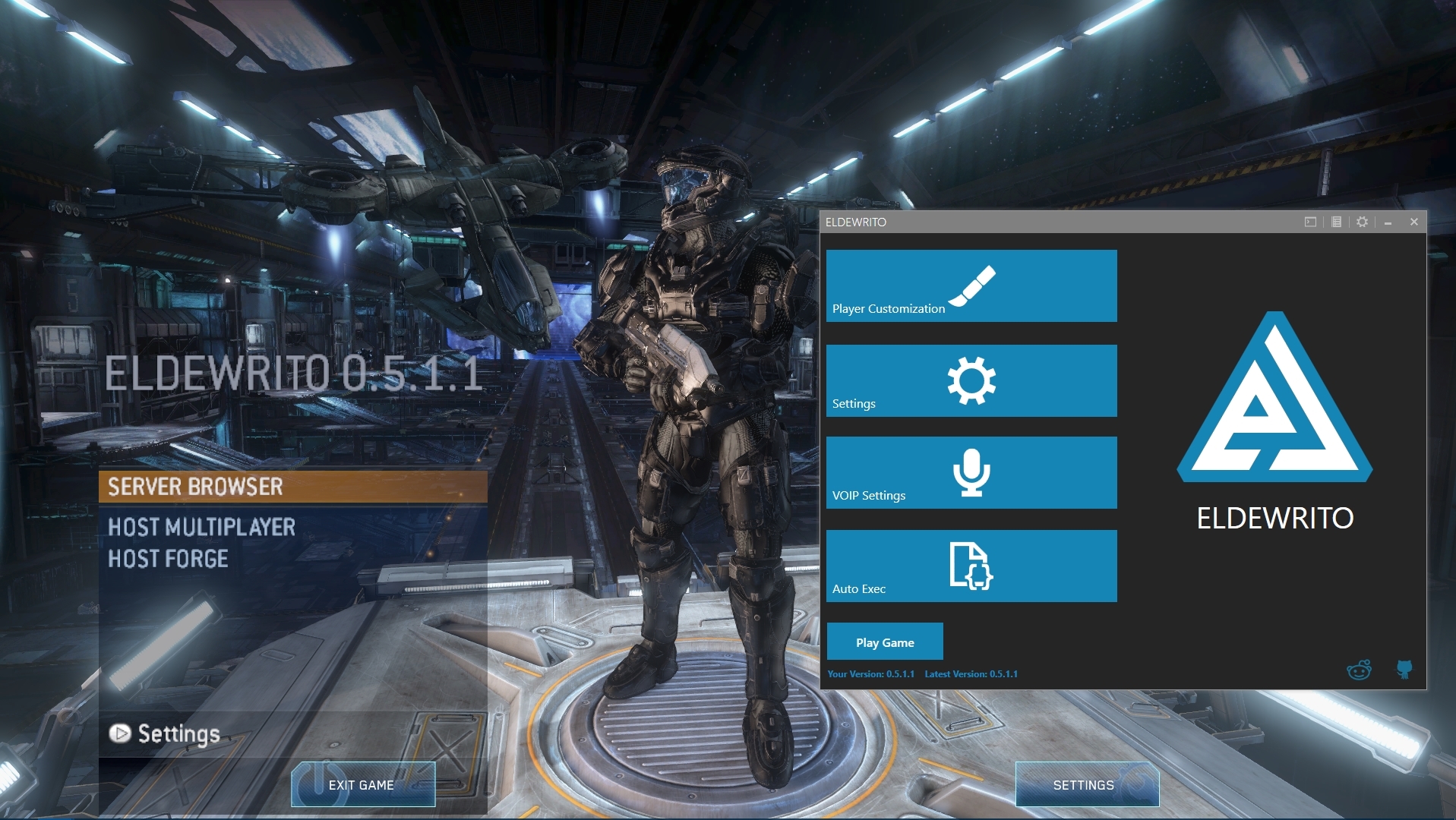
Task: Click the Exit Game button
Action: 362,785
